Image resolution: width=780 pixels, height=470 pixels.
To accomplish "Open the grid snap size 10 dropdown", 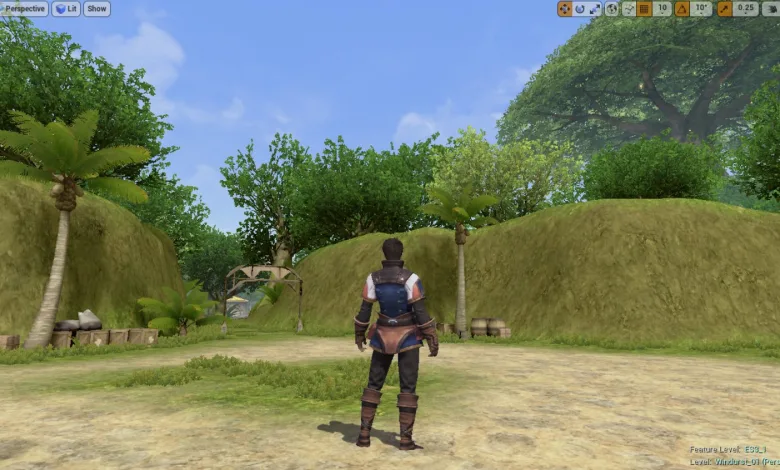I will click(662, 9).
